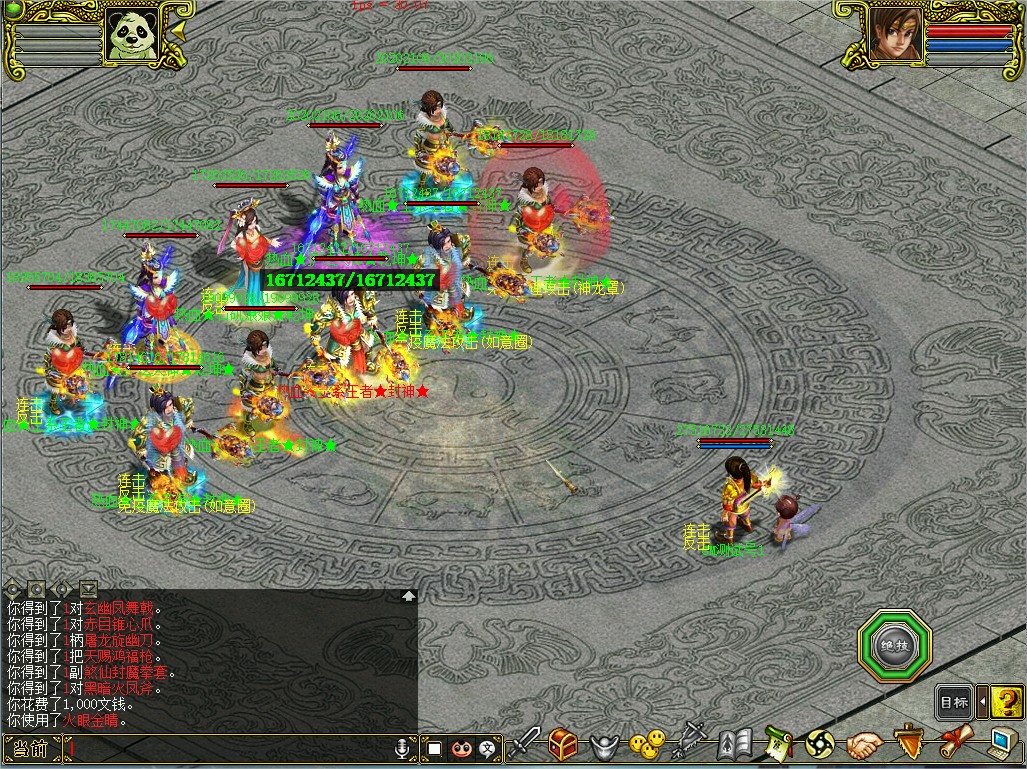Open the red-ribboned scroll icon

(x=952, y=745)
